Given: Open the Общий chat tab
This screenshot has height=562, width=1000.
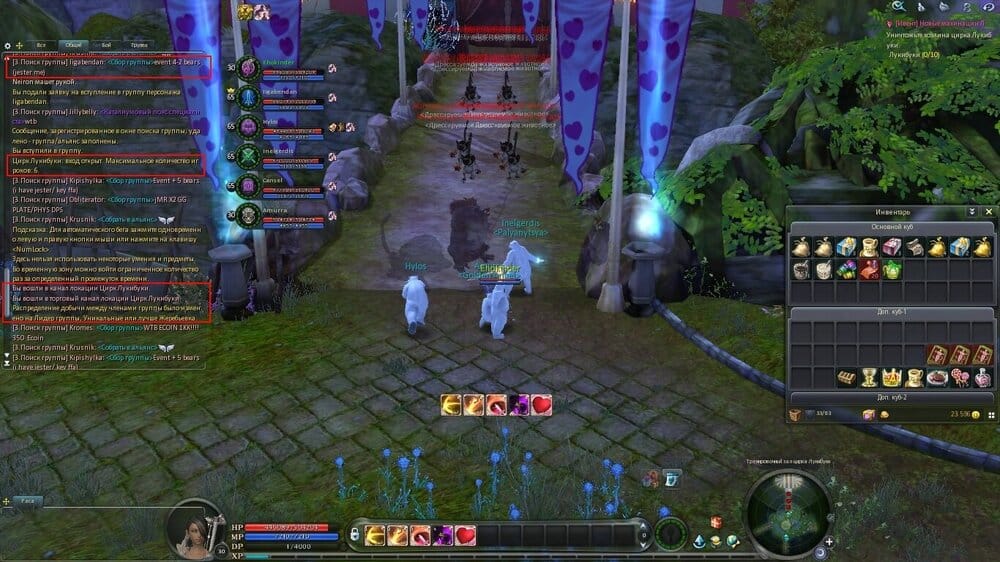Looking at the screenshot, I should [x=72, y=45].
